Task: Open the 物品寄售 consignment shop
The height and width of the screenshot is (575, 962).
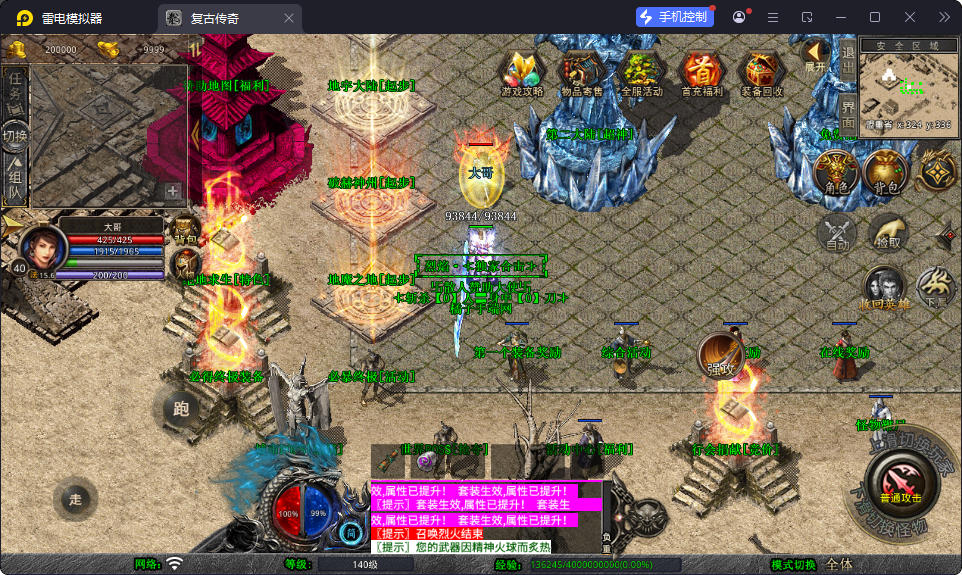Action: [x=581, y=73]
